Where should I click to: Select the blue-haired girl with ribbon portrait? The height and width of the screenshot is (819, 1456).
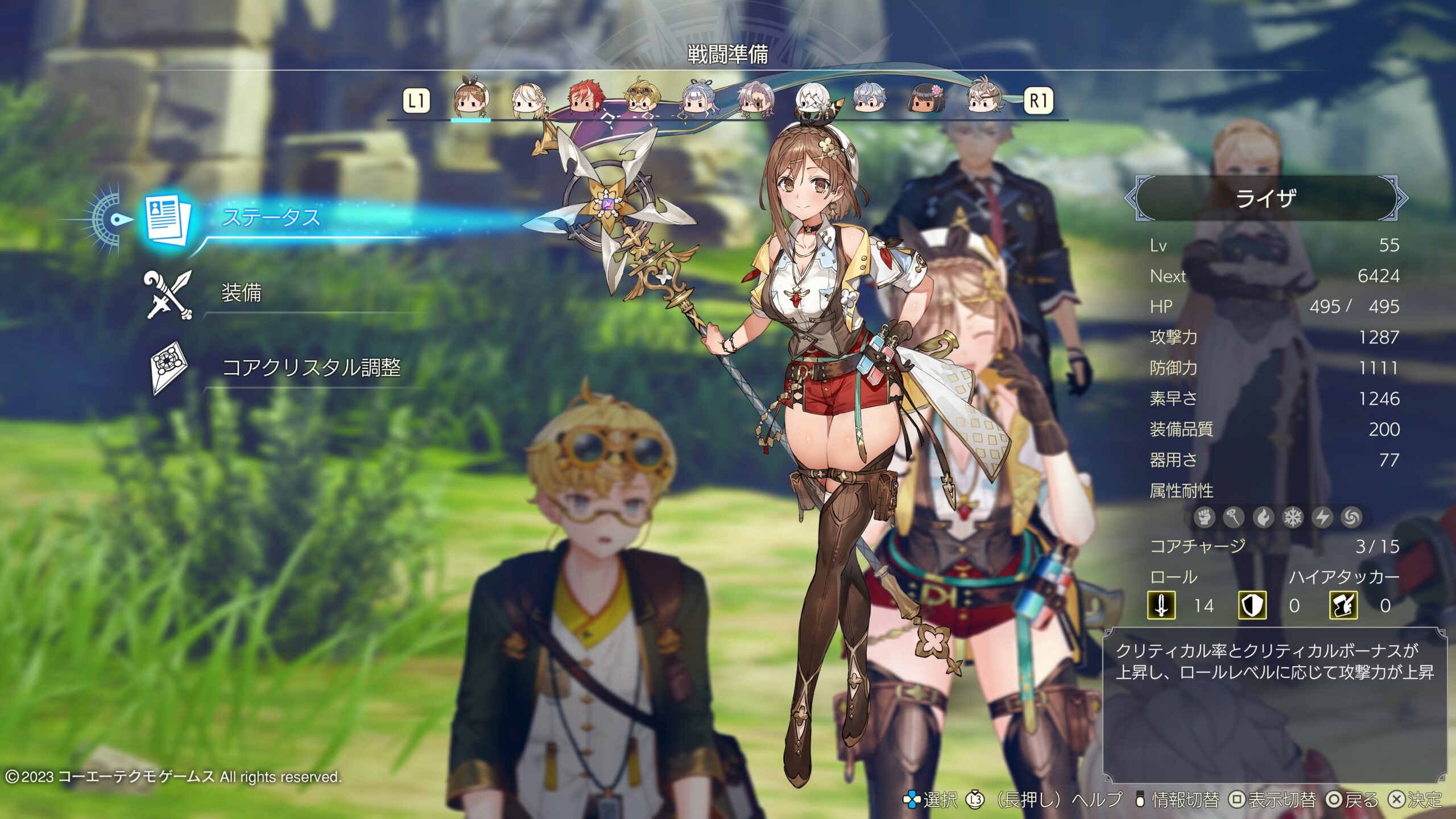point(700,100)
